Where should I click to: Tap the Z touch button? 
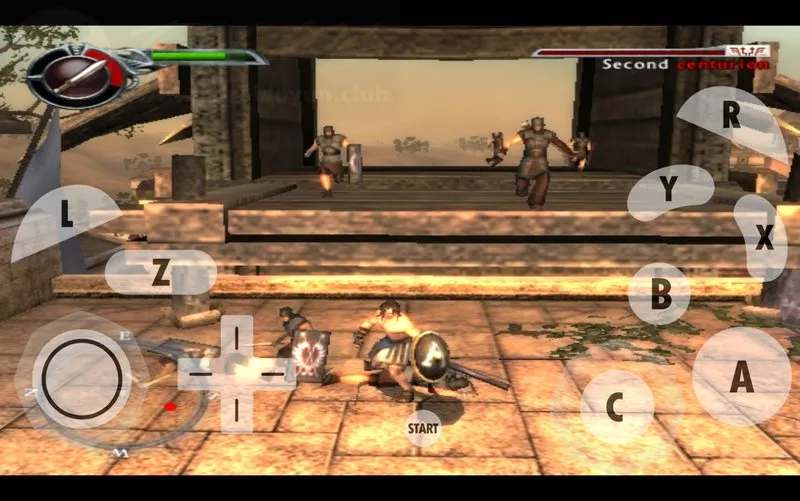pyautogui.click(x=160, y=273)
